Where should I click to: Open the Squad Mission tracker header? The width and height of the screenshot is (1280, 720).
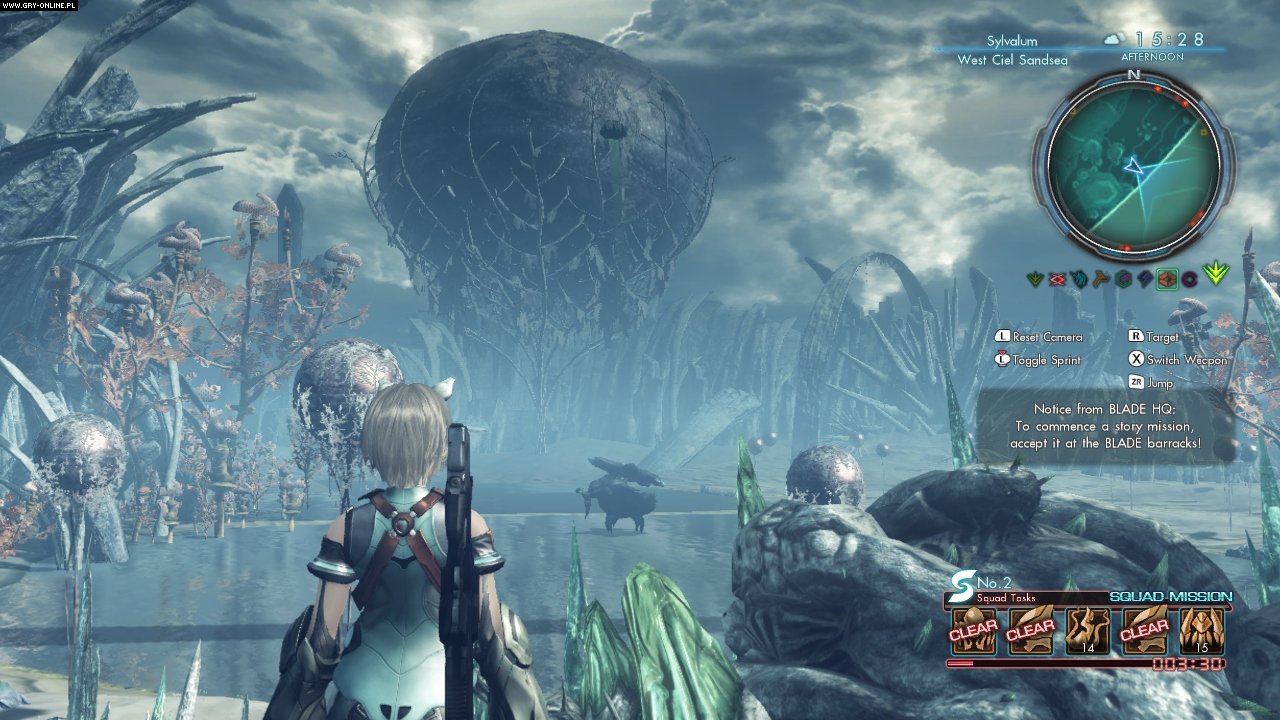pos(1170,597)
